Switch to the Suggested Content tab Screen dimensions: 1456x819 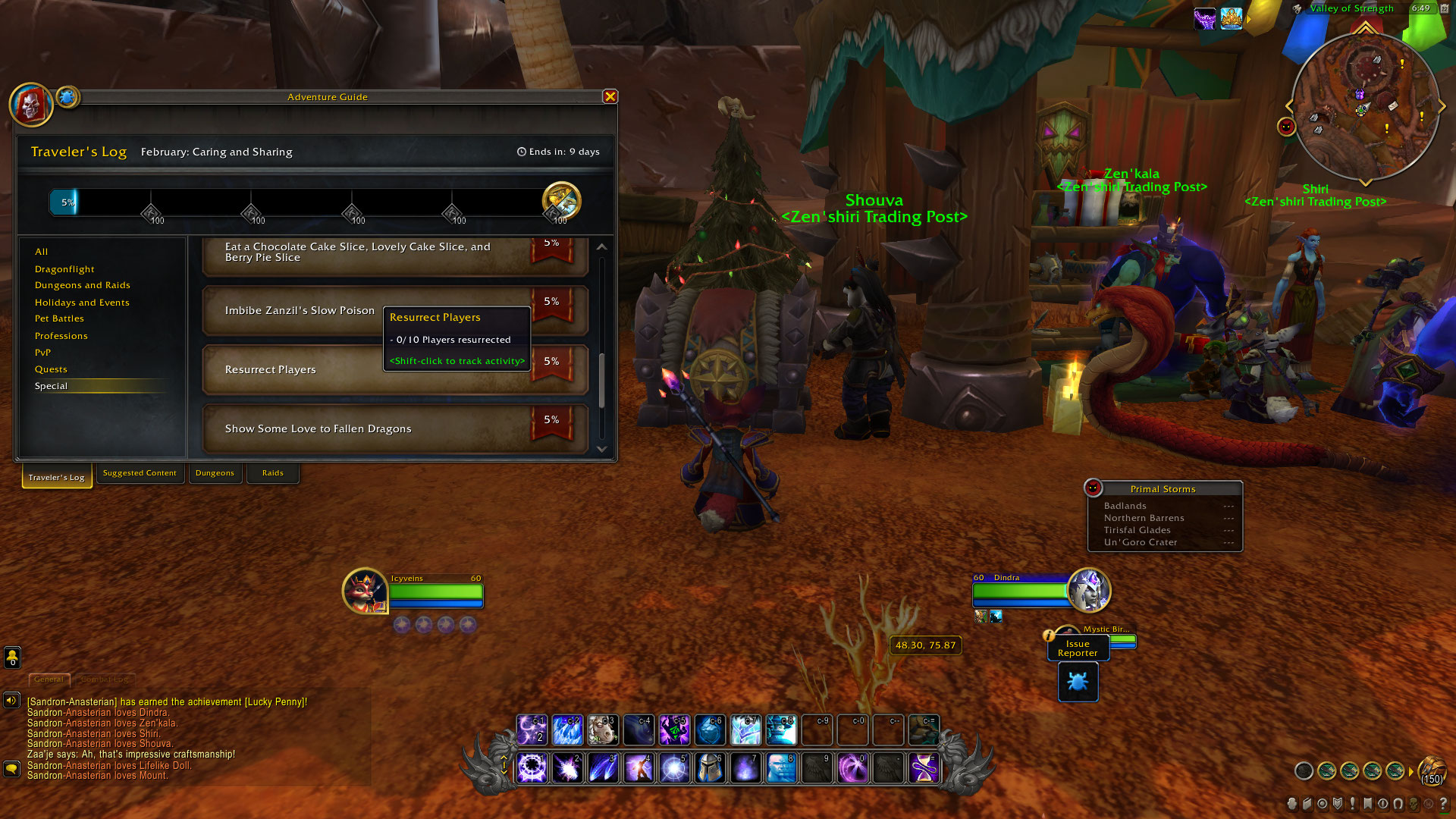140,473
